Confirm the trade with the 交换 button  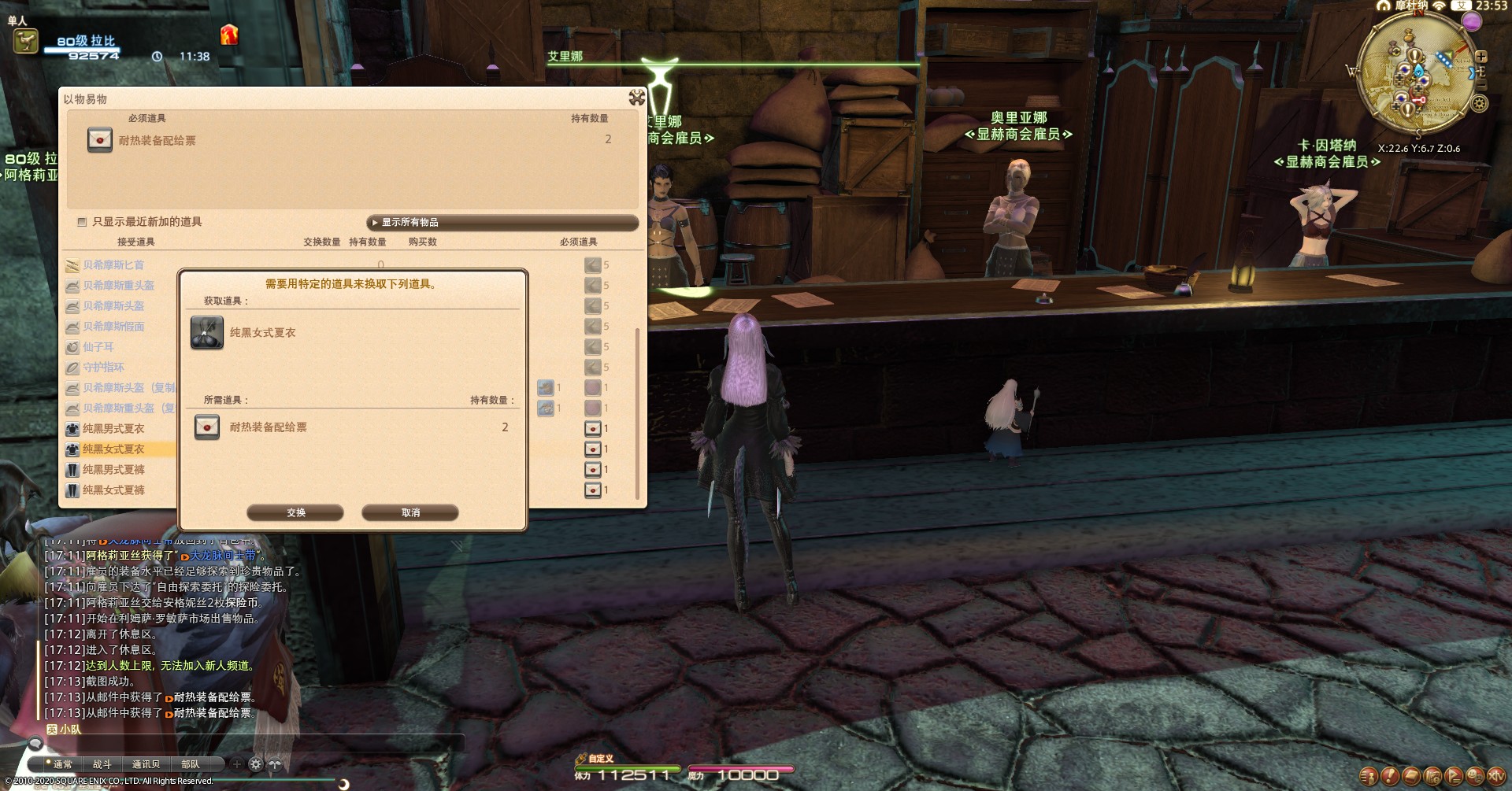pyautogui.click(x=295, y=512)
